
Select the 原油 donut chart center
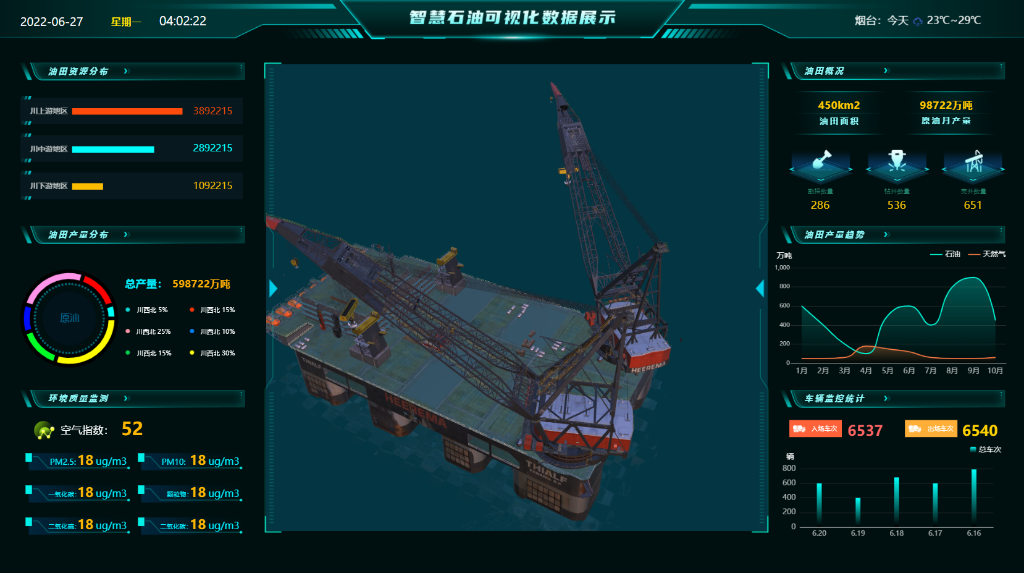tap(69, 318)
